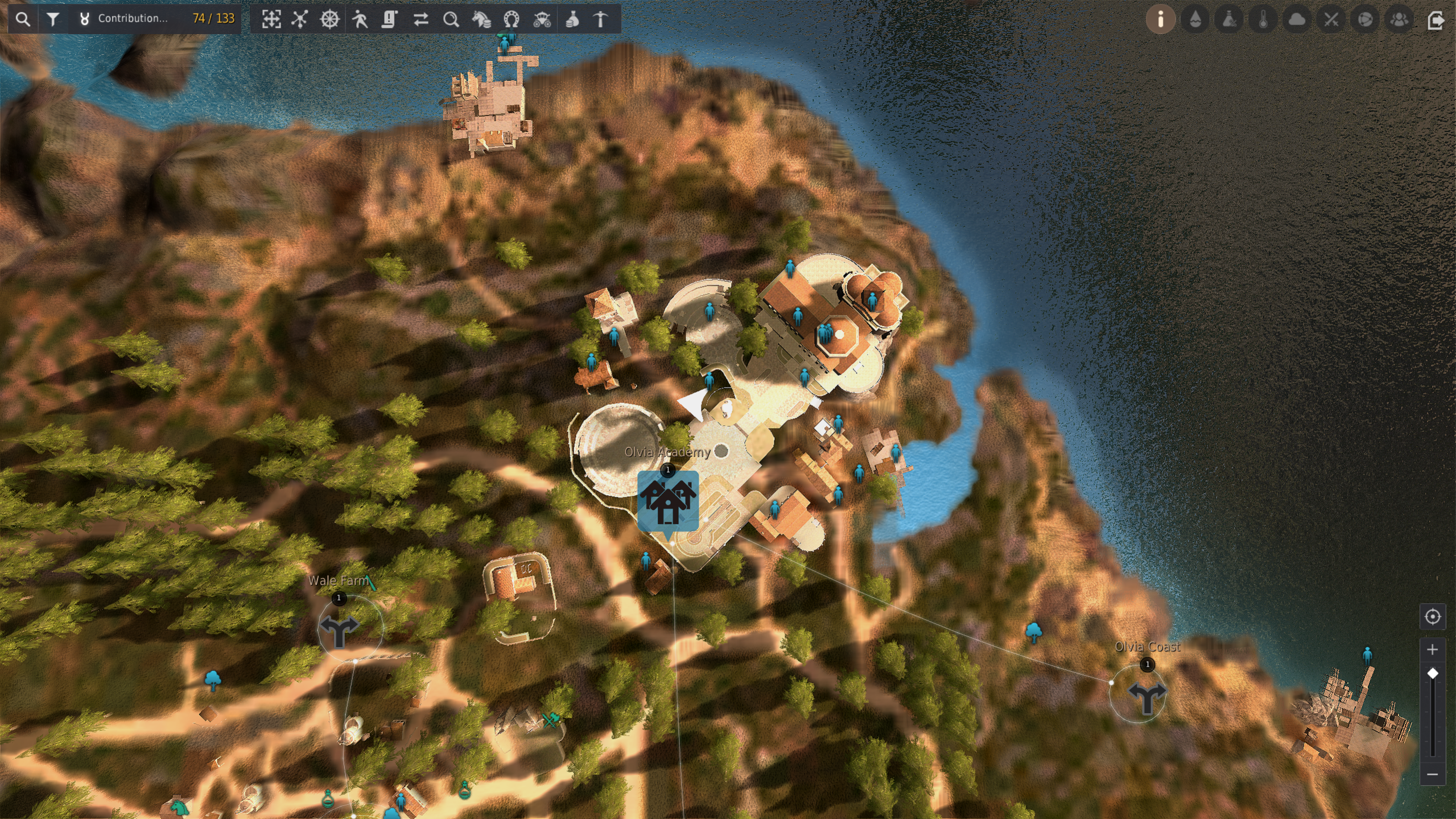The width and height of the screenshot is (1456, 819).
Task: Select the horse with coins icon
Action: (481, 19)
